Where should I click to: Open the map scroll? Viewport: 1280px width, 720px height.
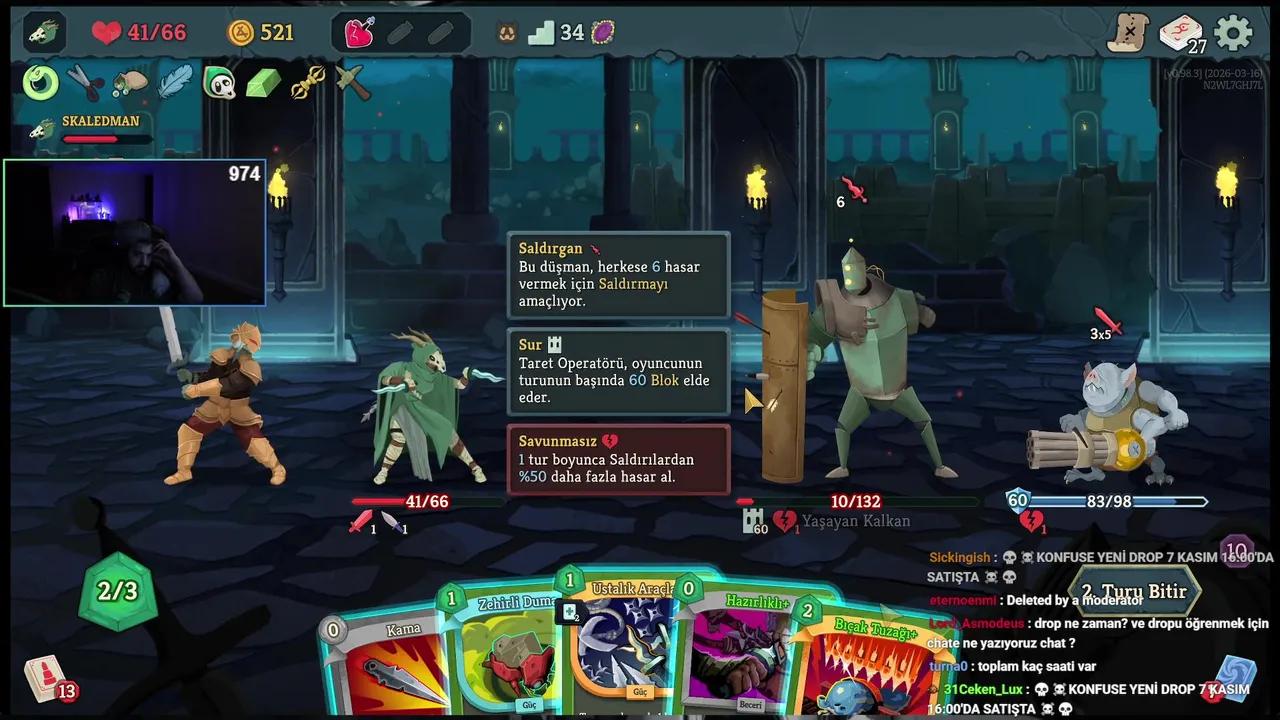(1129, 33)
